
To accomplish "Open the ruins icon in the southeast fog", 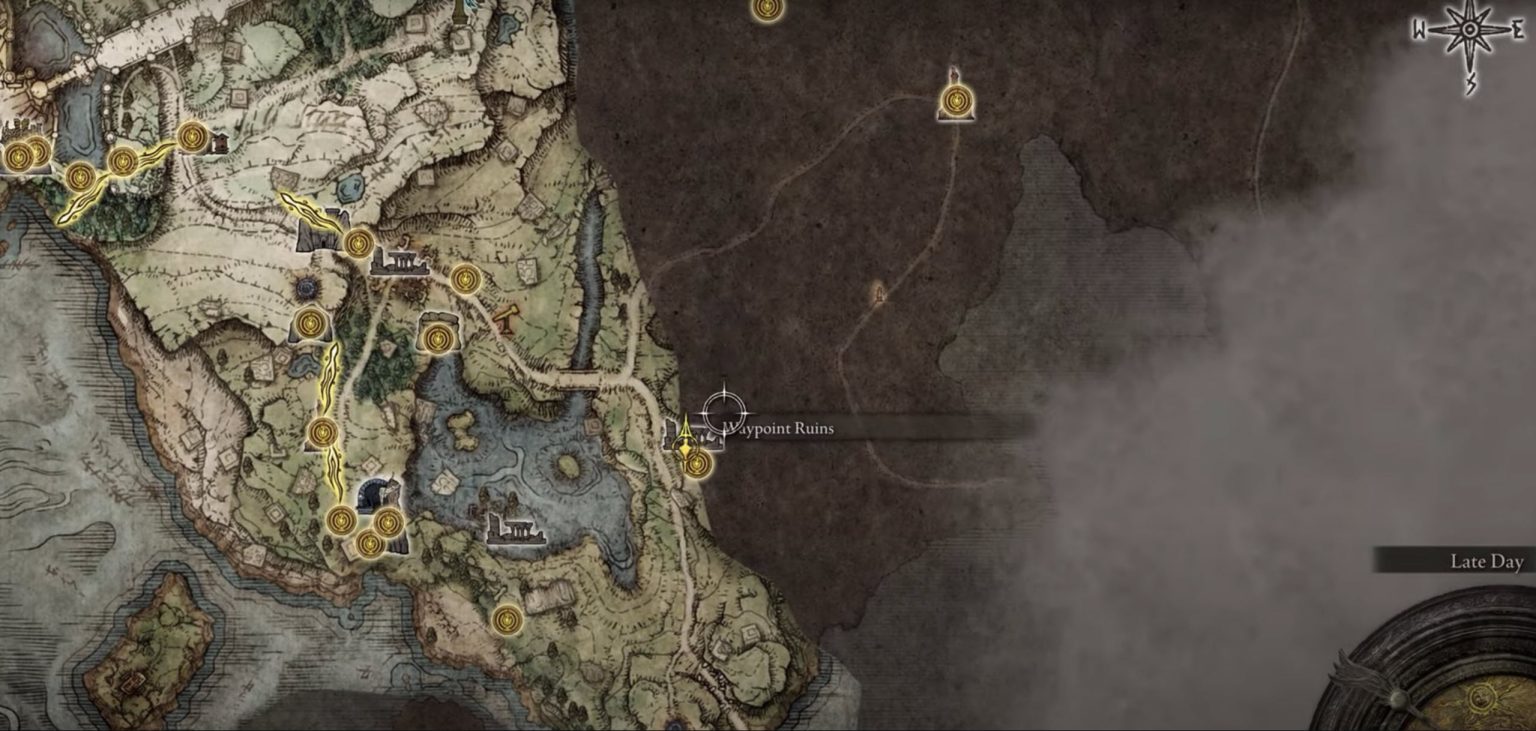I will (x=877, y=296).
